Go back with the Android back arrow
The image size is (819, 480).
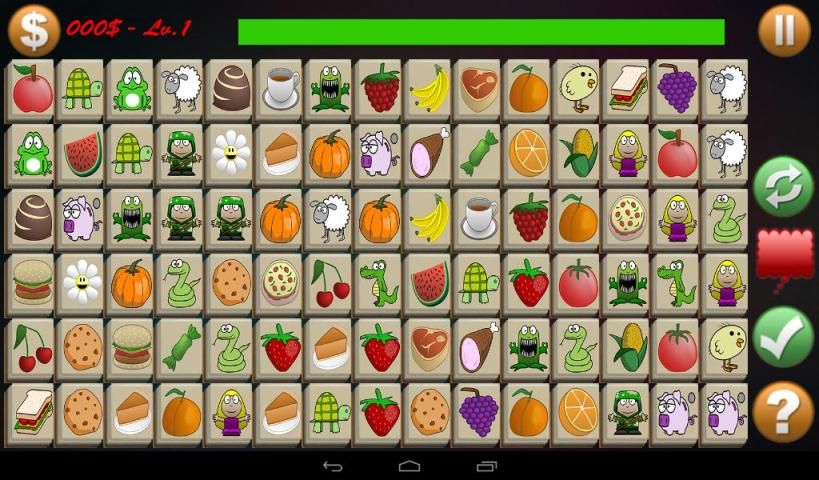pyautogui.click(x=333, y=466)
